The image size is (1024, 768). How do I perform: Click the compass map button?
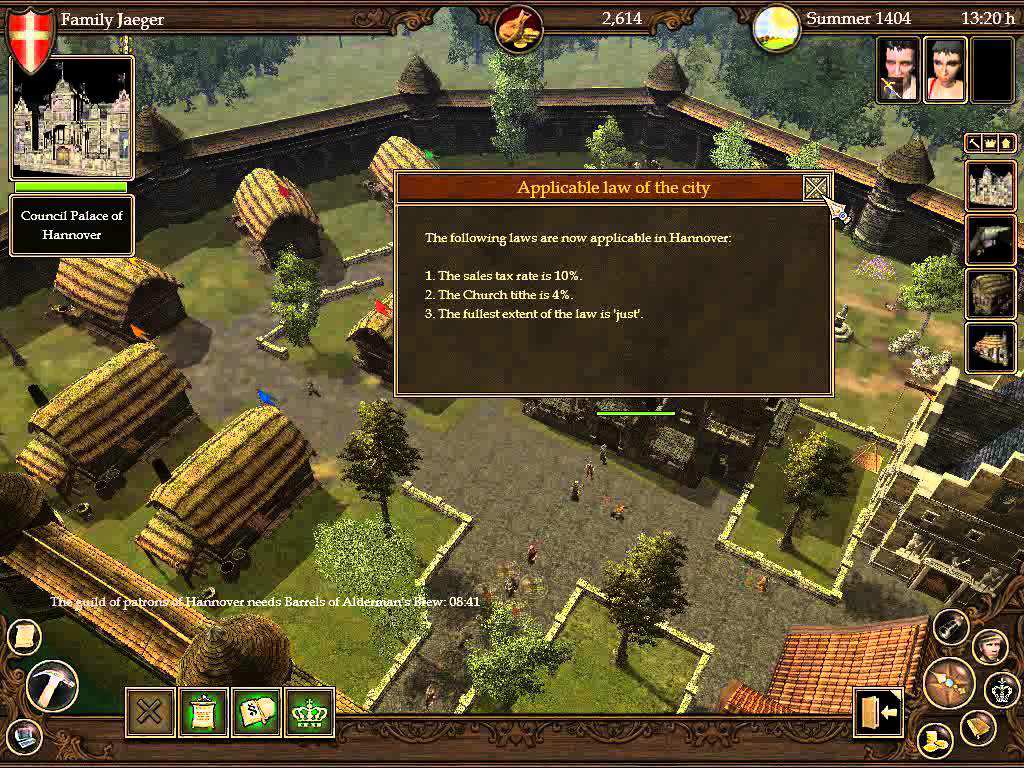(x=947, y=682)
